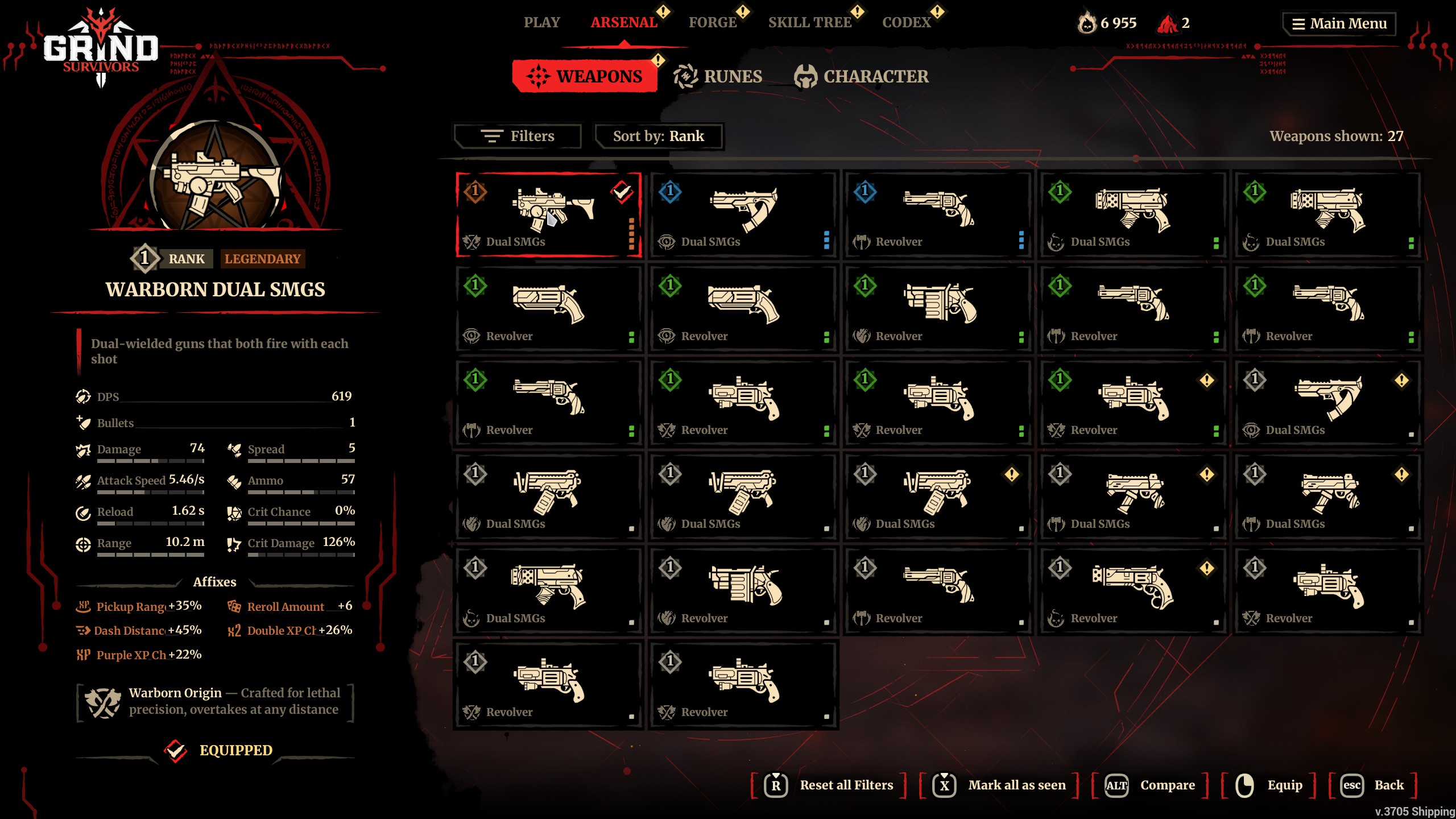Go to the SKILL TREE tab
1456x819 pixels.
(x=809, y=23)
